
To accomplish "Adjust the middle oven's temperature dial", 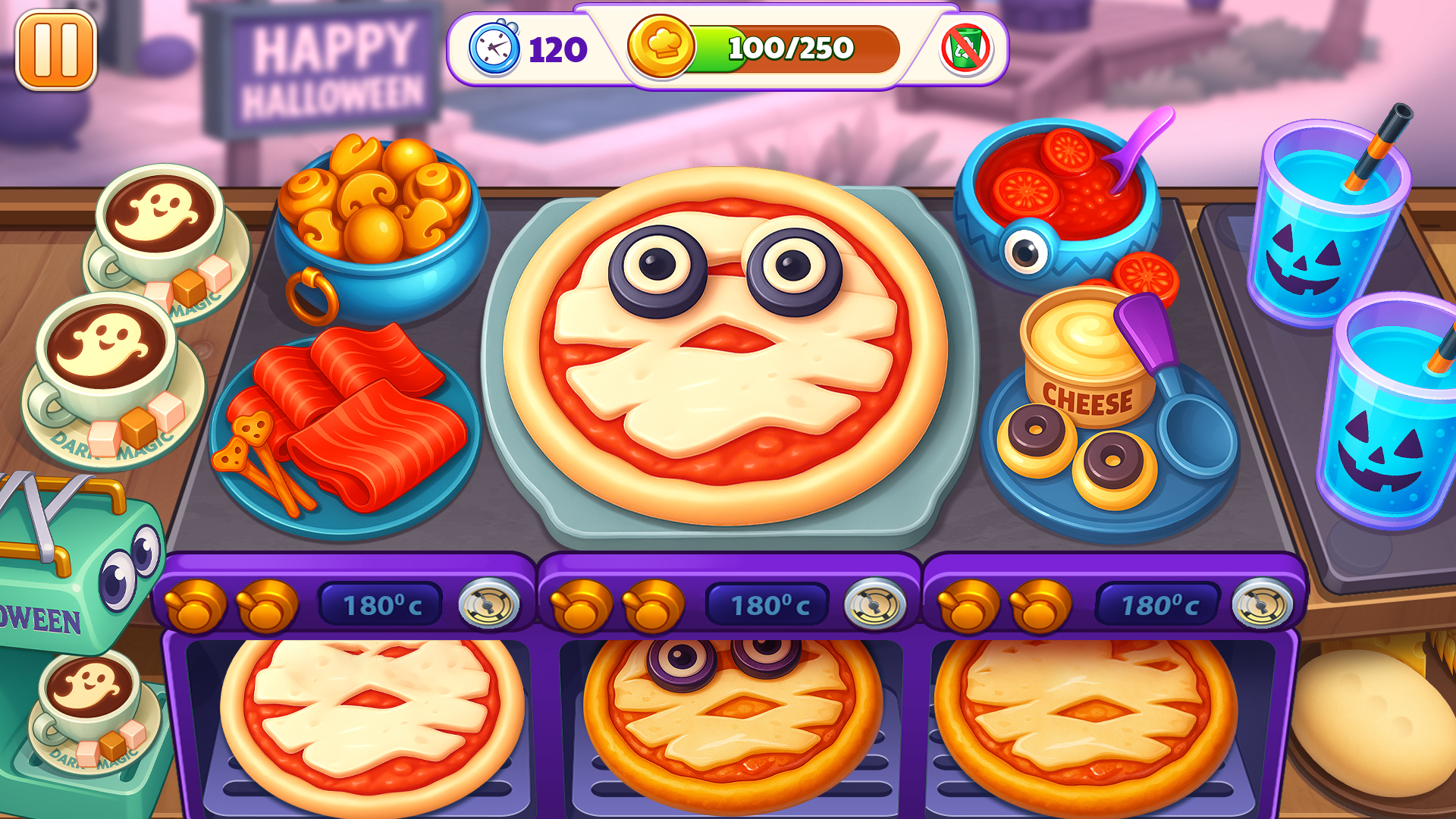I will 877,607.
